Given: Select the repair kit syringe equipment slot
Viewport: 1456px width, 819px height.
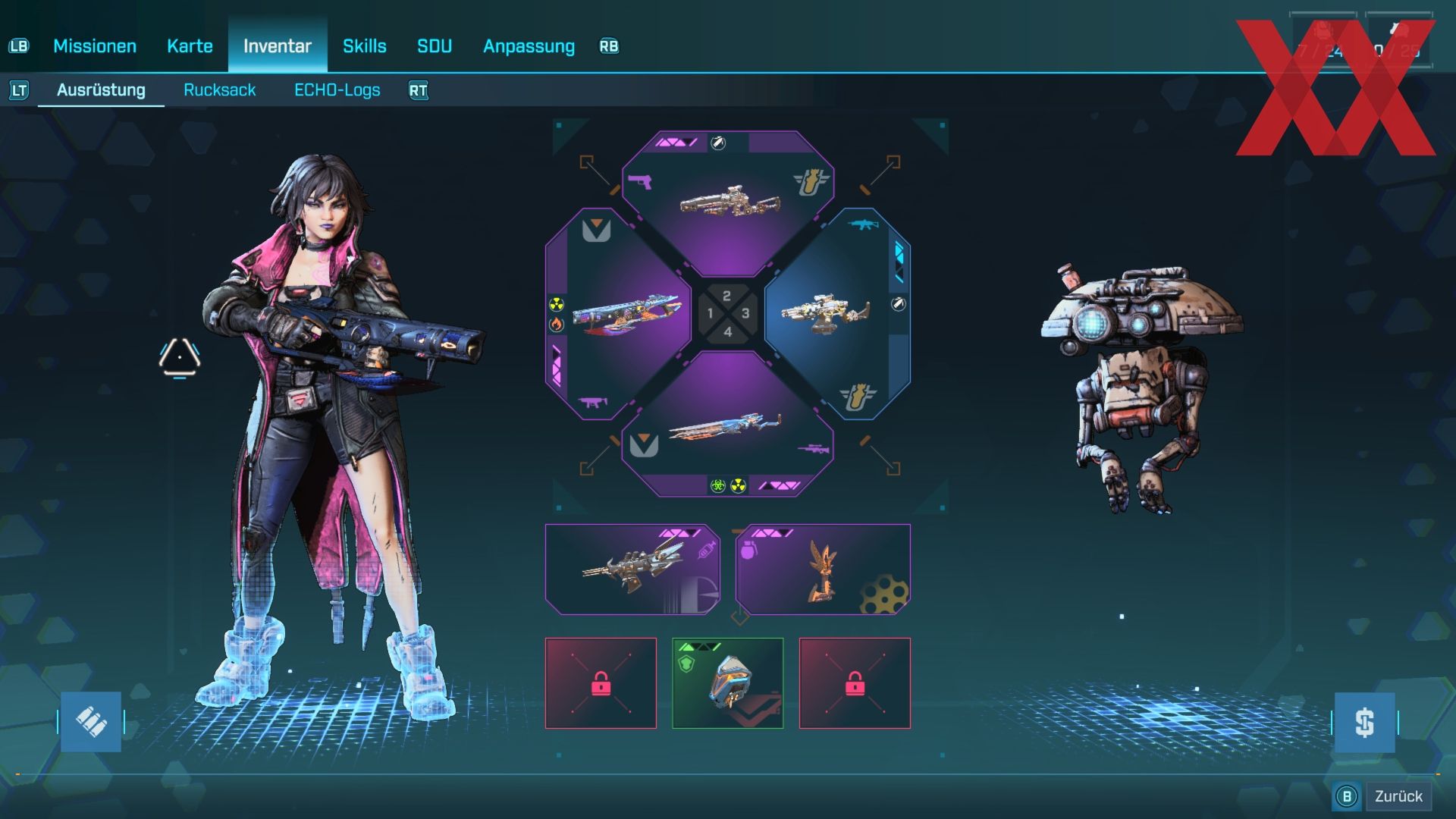Looking at the screenshot, I should pos(632,570).
